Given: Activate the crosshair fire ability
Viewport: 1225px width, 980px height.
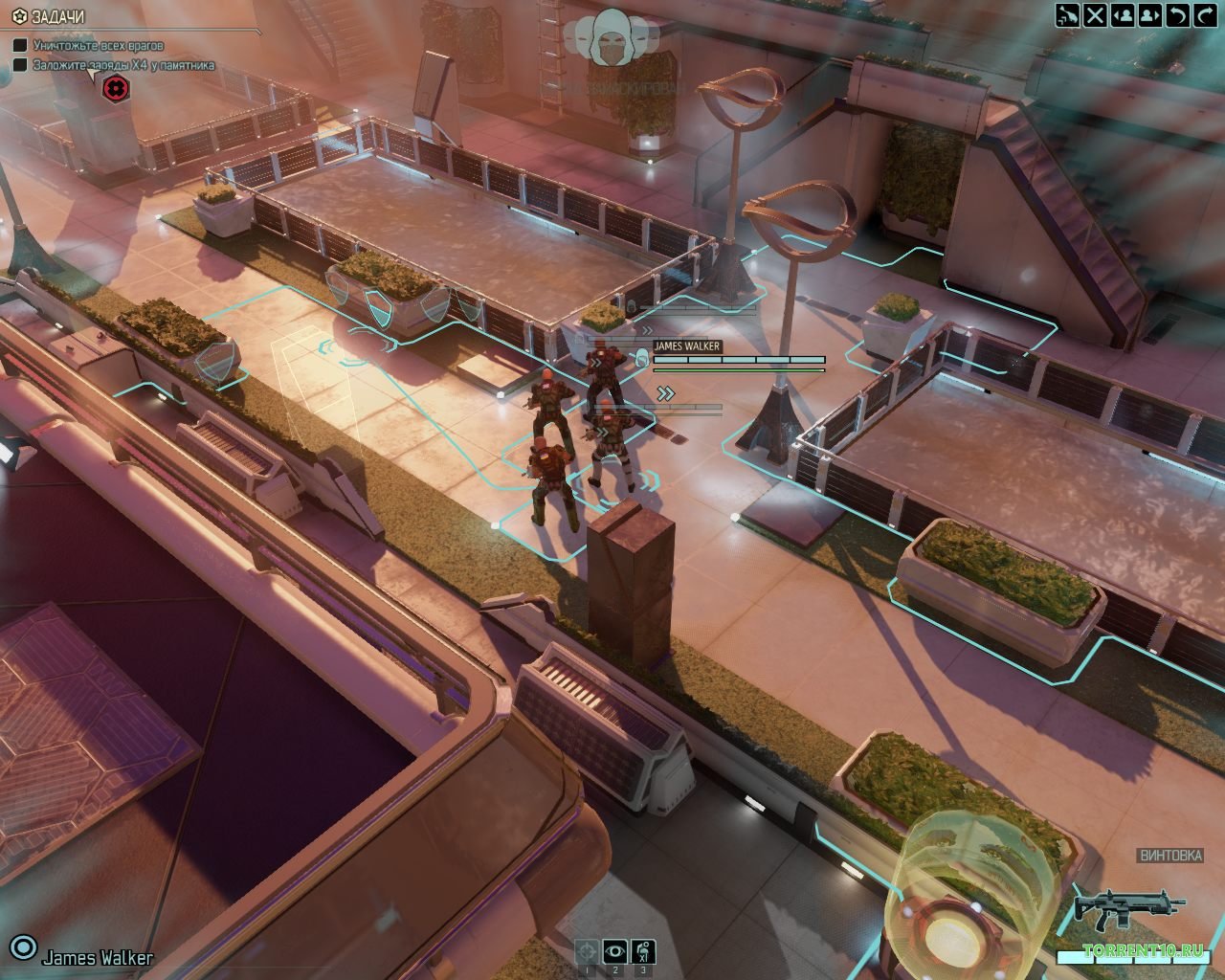Looking at the screenshot, I should click(587, 951).
